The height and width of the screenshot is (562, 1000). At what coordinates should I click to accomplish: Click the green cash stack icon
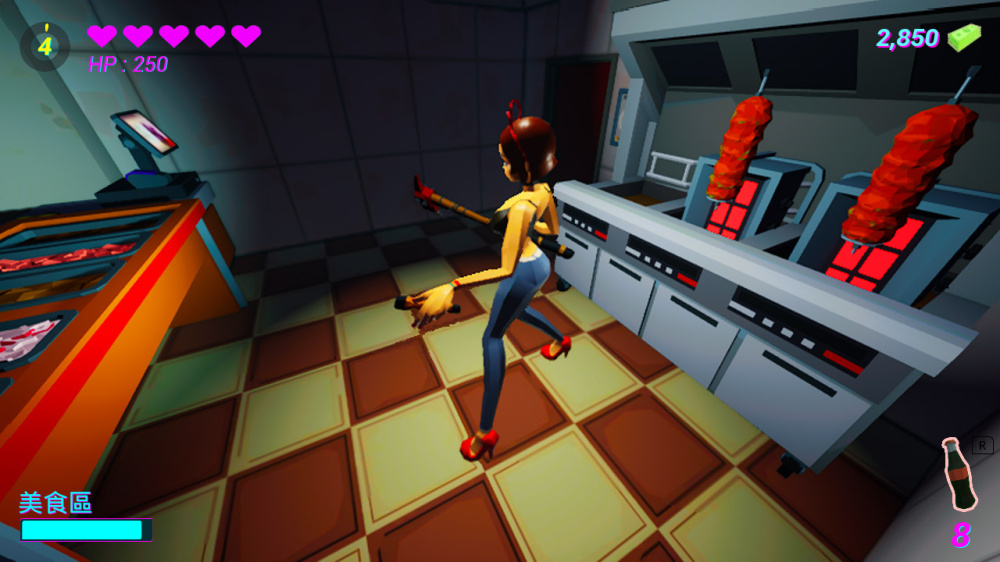click(x=964, y=38)
